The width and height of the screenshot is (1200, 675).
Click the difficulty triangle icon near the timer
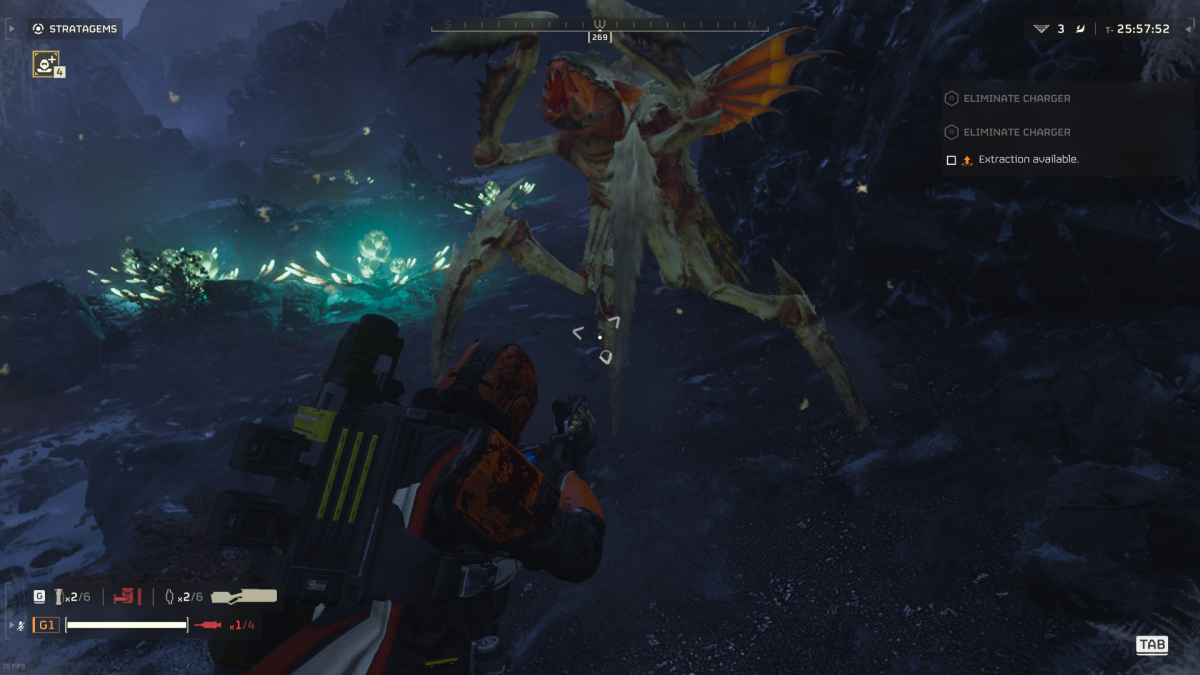point(1043,29)
